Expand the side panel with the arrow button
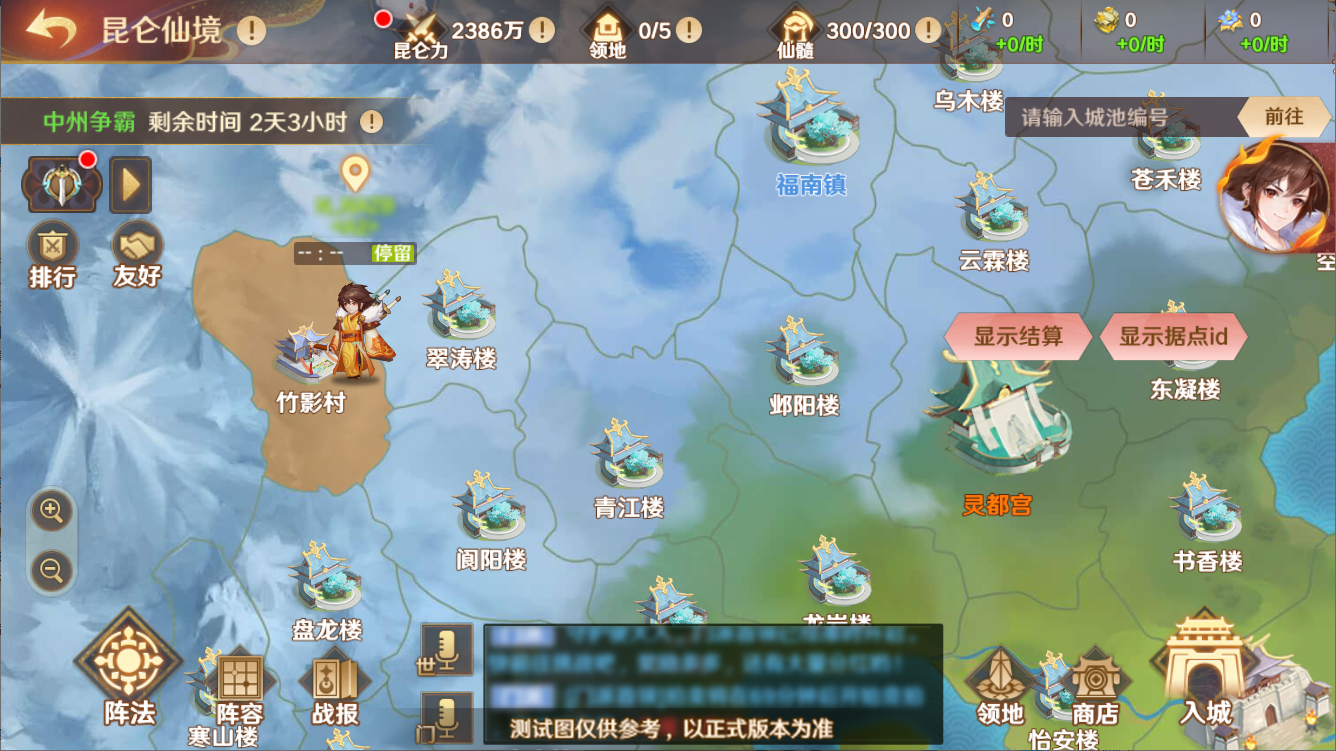The image size is (1336, 751). click(130, 184)
